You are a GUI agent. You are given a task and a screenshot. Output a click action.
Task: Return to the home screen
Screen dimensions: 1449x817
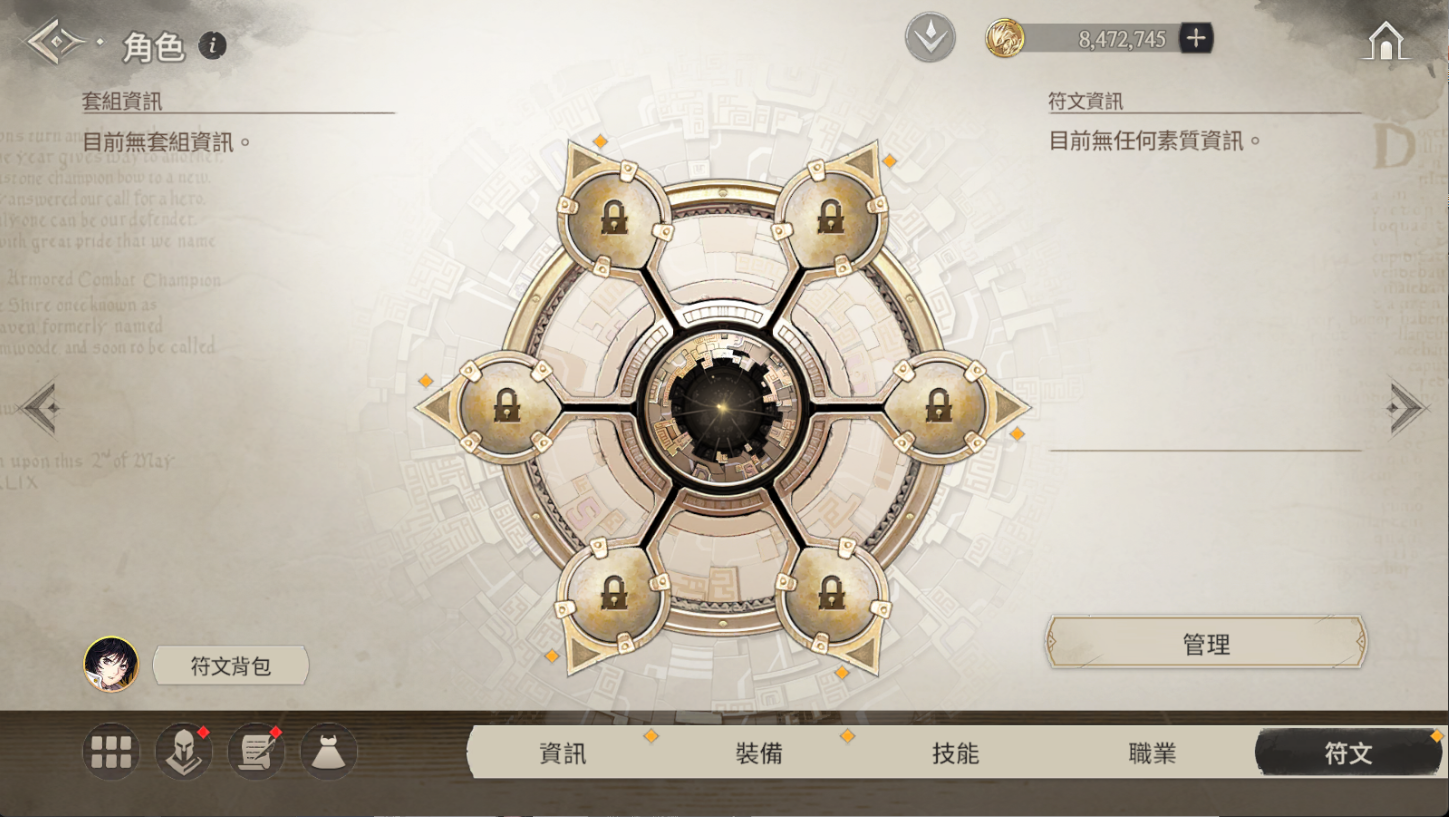(x=1386, y=41)
